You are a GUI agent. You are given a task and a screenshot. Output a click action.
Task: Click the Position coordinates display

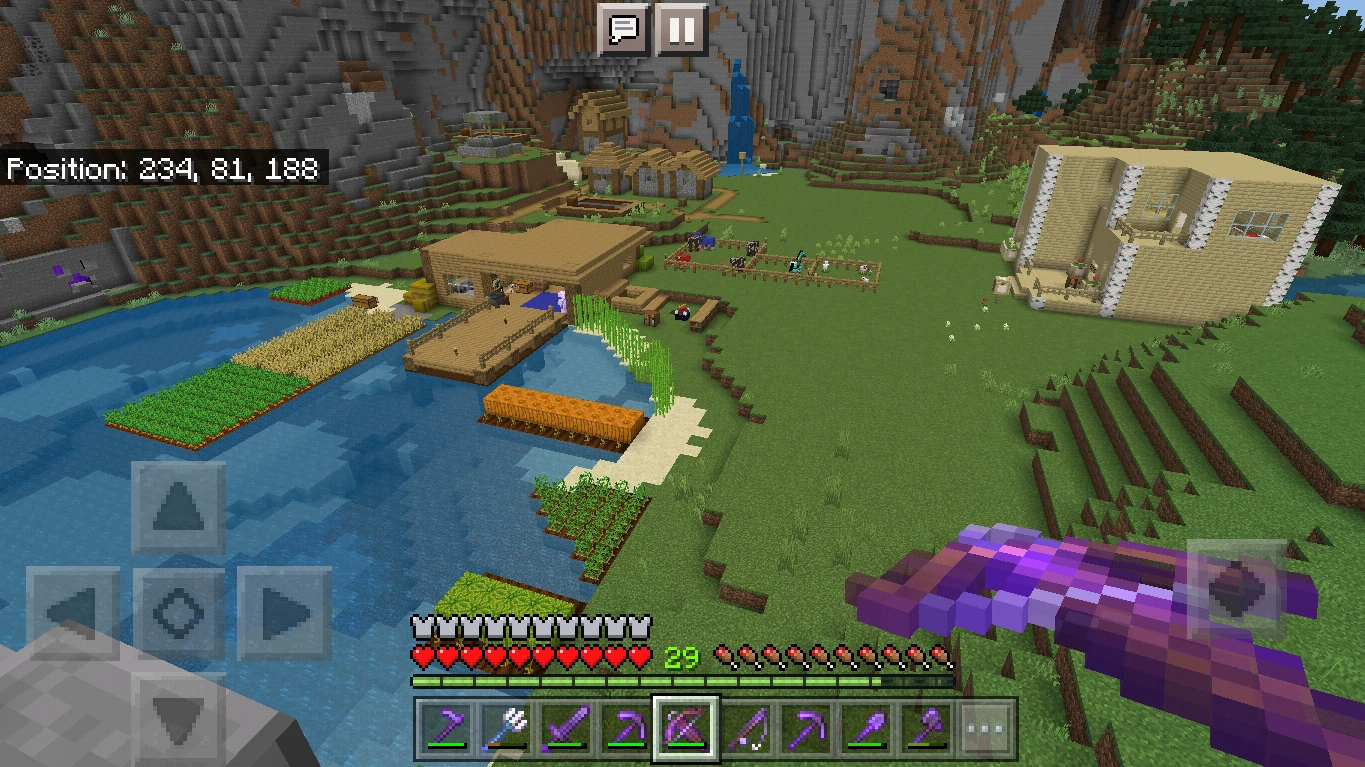pyautogui.click(x=165, y=168)
